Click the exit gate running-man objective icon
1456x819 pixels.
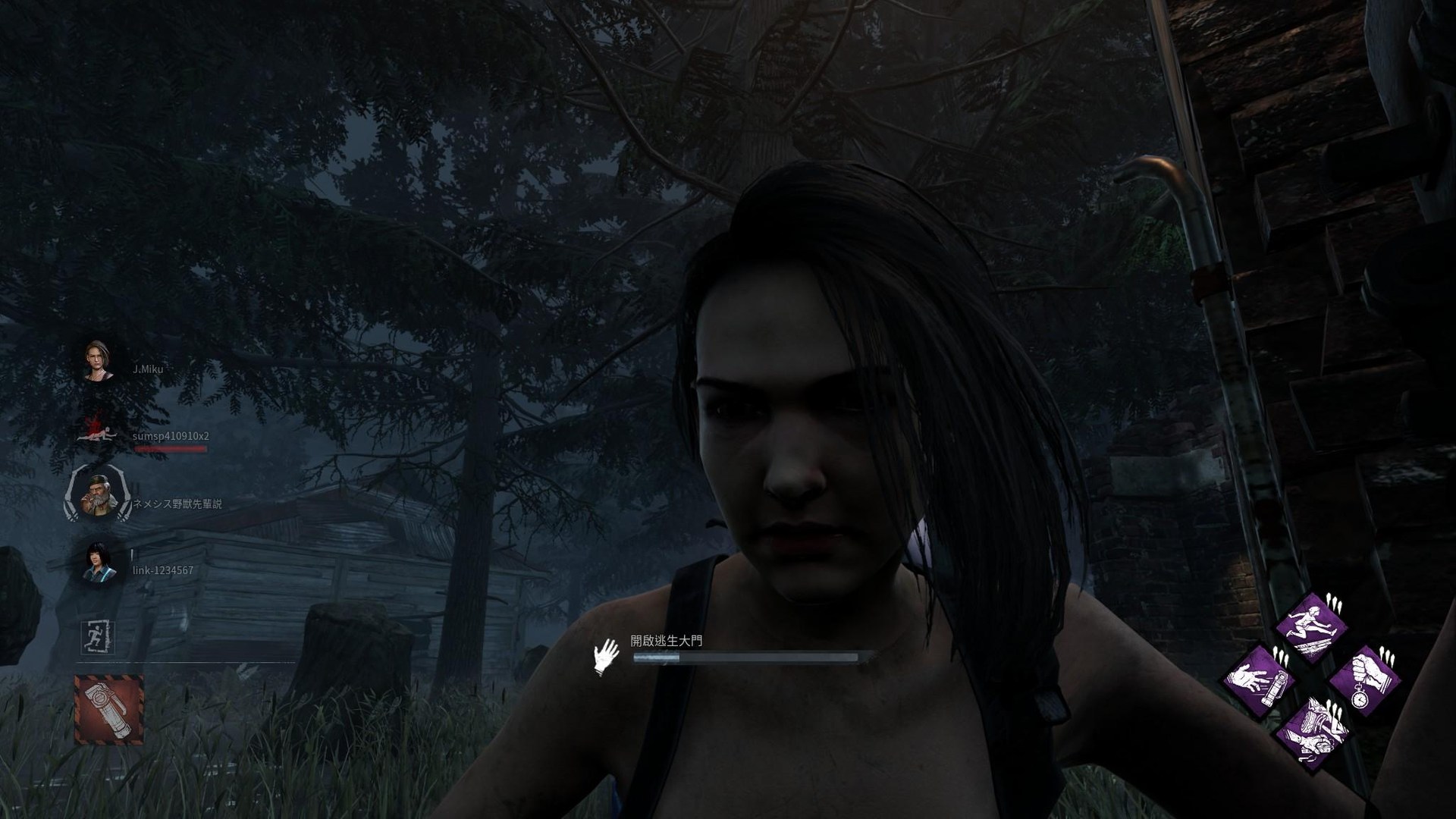coord(97,638)
